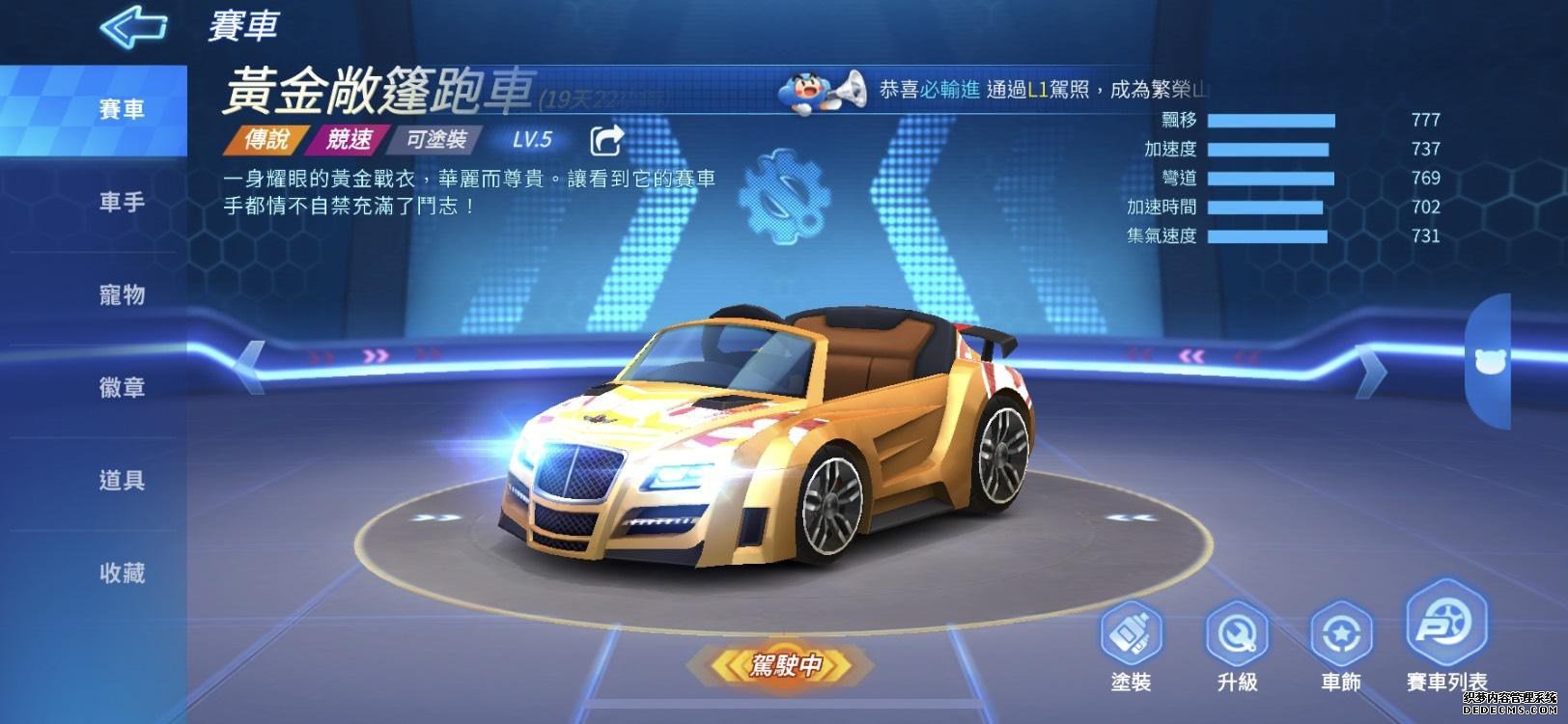Screen dimensions: 1568x724
Task: Tap the share icon beside LV.5
Action: click(x=606, y=141)
